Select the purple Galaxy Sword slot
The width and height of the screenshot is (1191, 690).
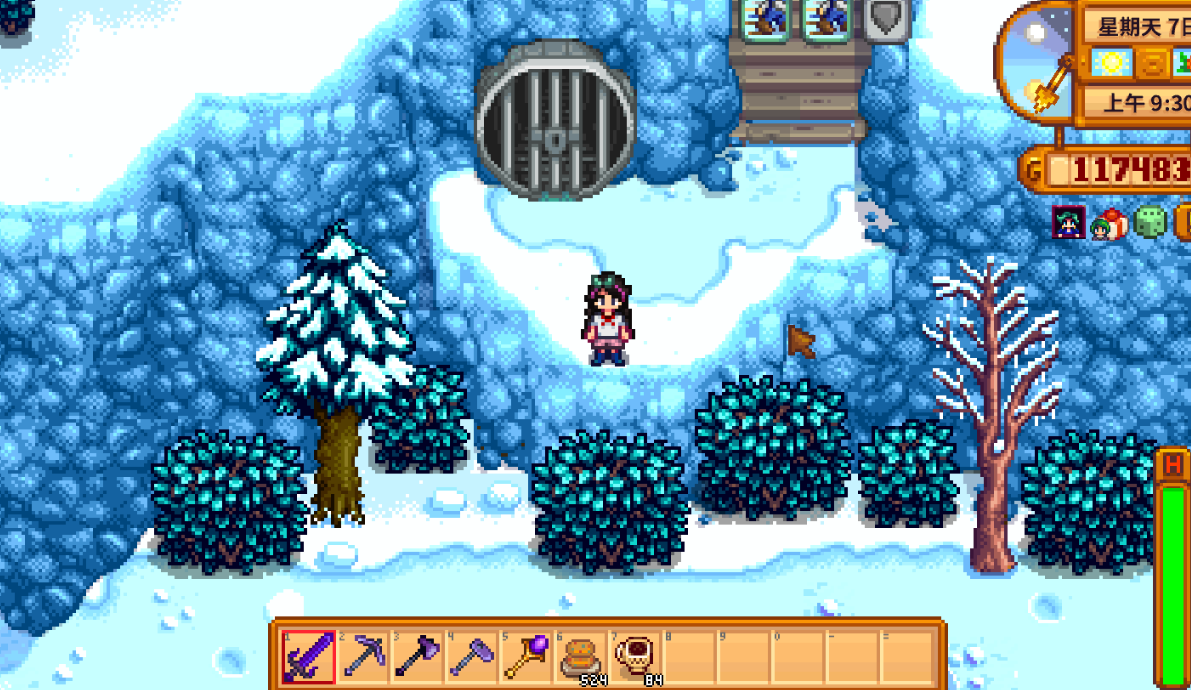[x=308, y=656]
